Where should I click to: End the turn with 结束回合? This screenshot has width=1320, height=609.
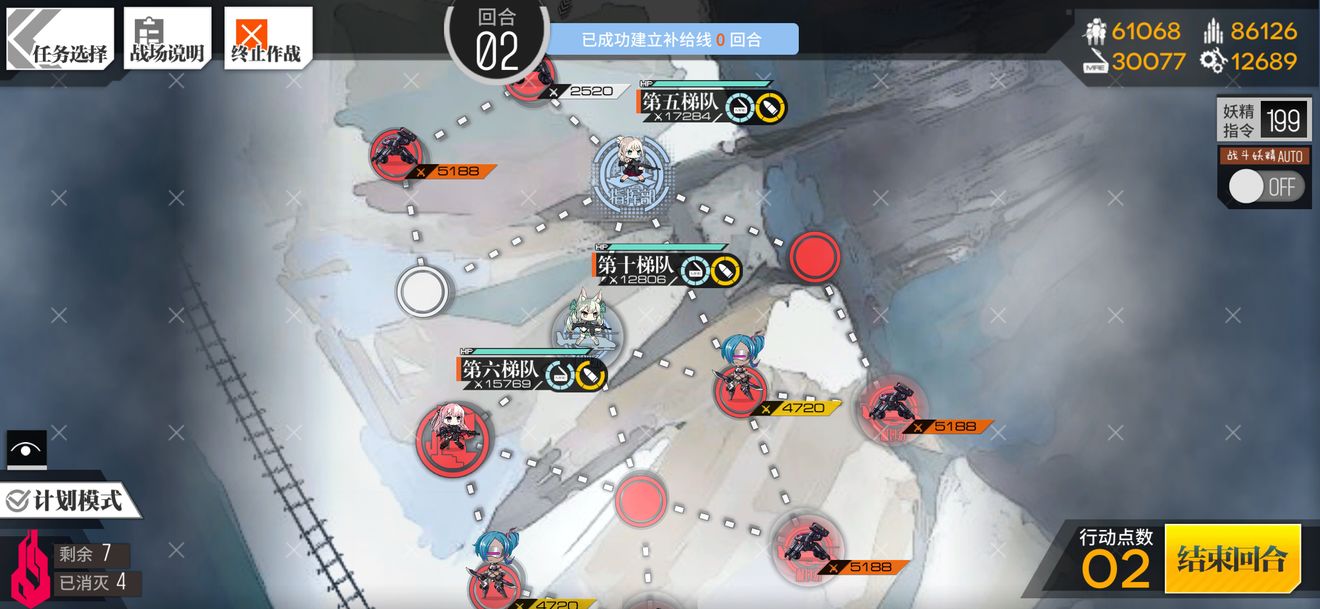pyautogui.click(x=1232, y=558)
